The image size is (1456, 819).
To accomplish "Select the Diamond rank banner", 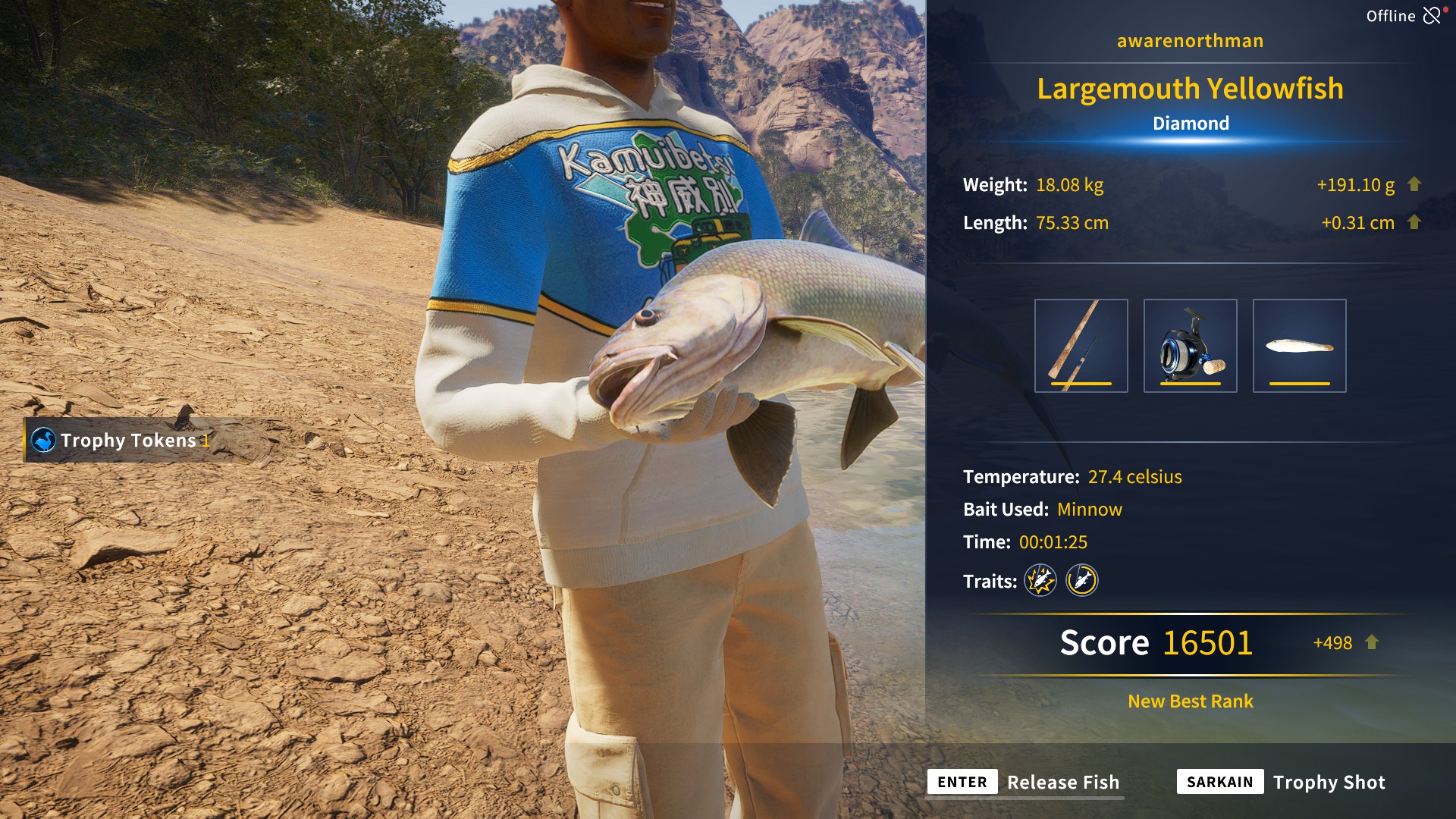I will click(1190, 122).
